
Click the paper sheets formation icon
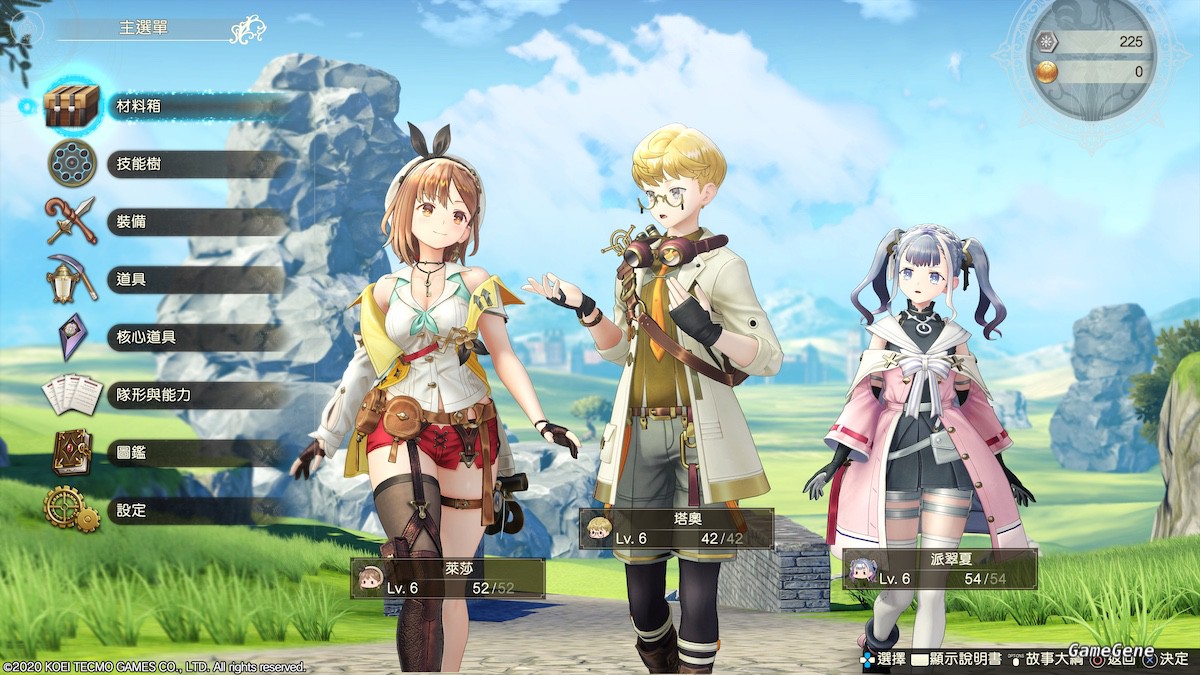tap(72, 395)
